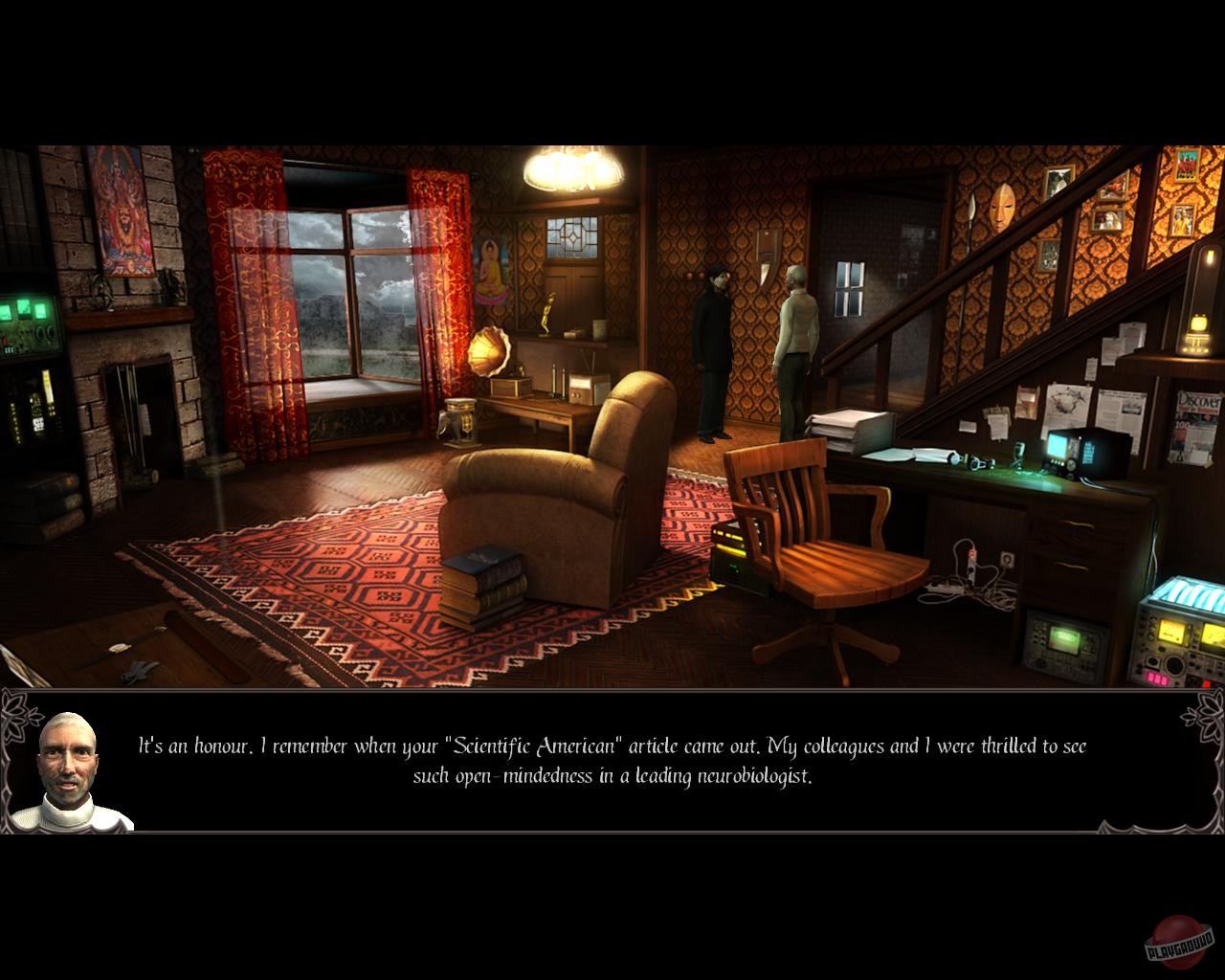The width and height of the screenshot is (1225, 980).
Task: Toggle the ceiling chandelier light
Action: pyautogui.click(x=567, y=168)
